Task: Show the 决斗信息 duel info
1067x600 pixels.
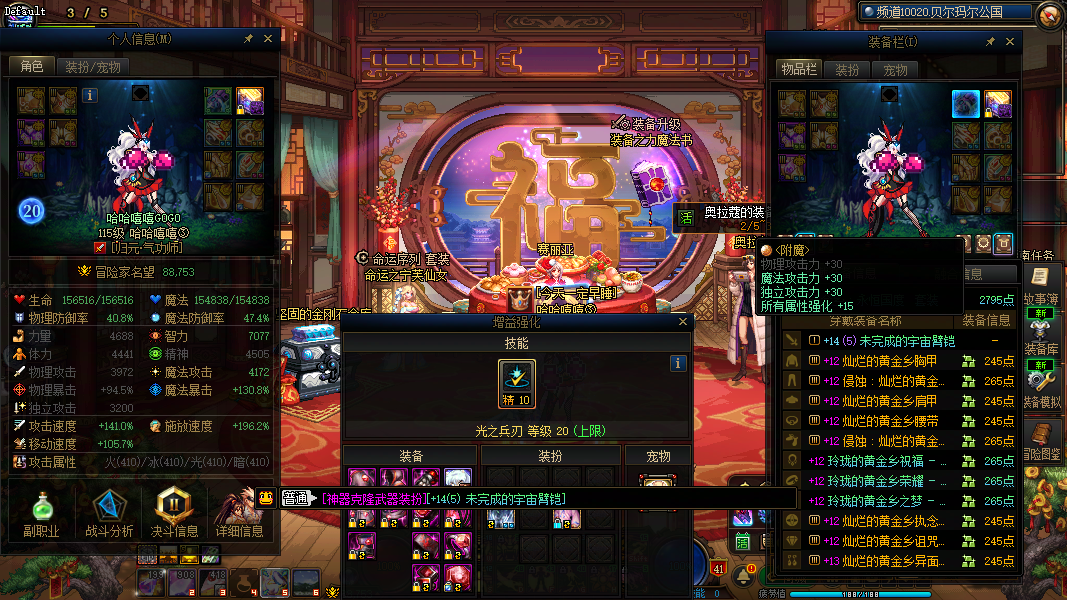Action: coord(174,512)
